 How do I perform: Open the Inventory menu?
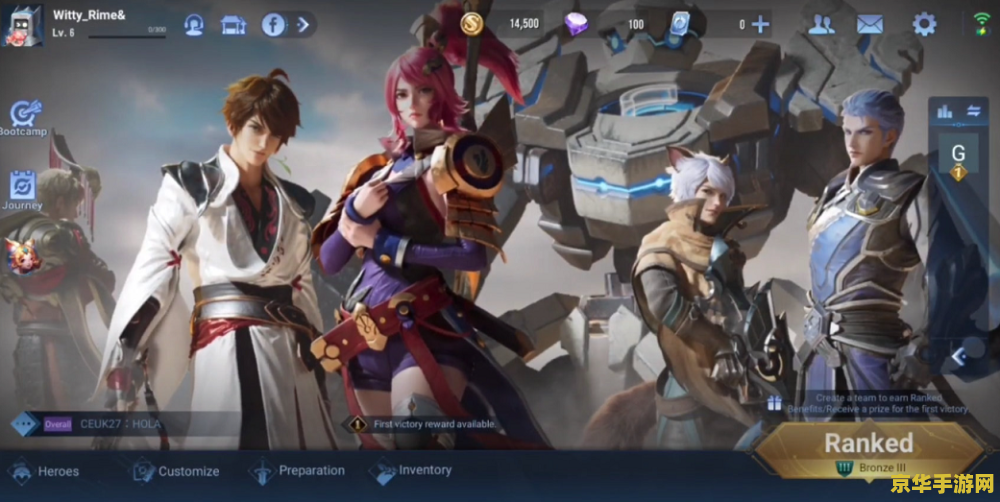click(x=412, y=470)
